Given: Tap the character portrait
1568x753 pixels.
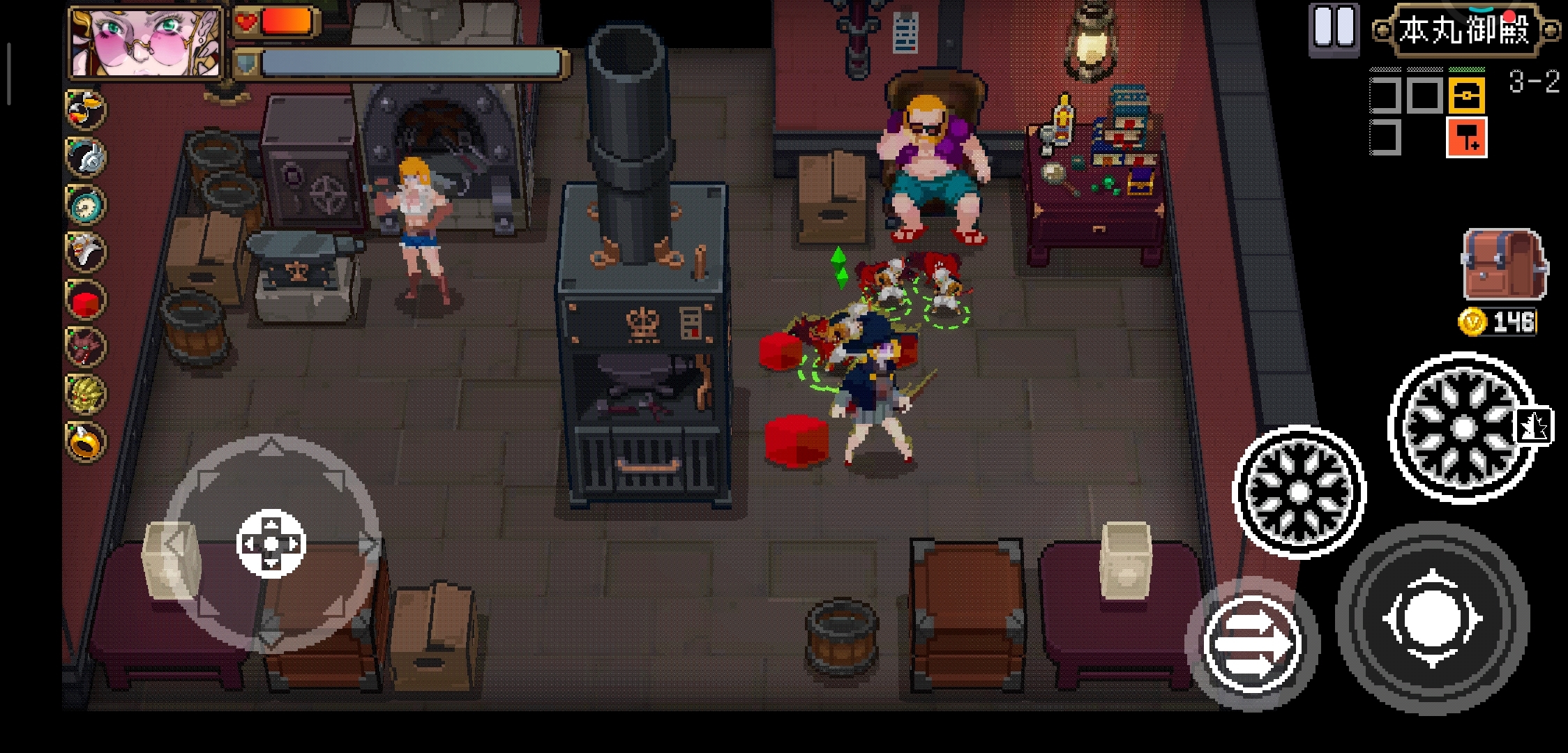Looking at the screenshot, I should (x=146, y=42).
